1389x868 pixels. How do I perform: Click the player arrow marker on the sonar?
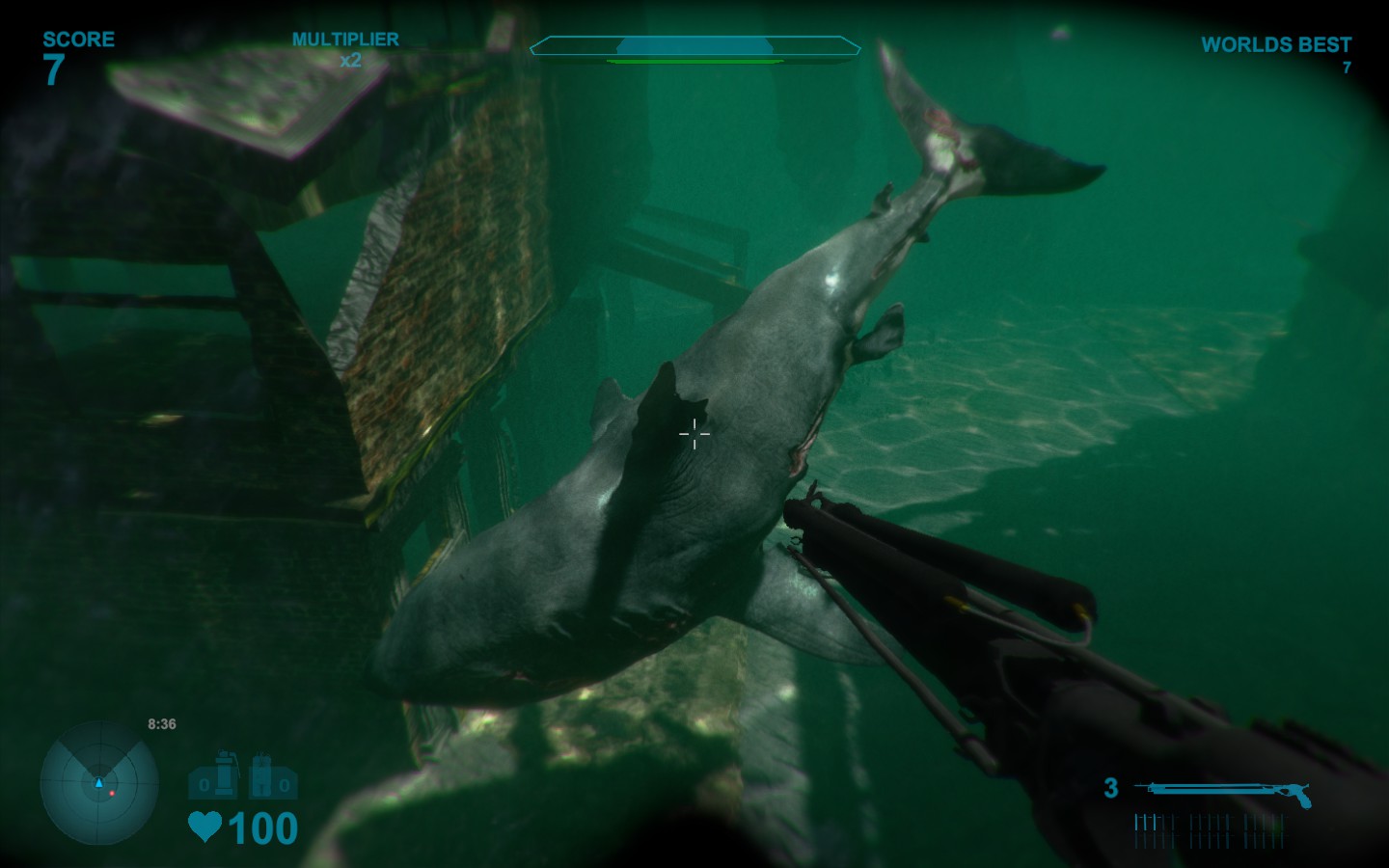(x=97, y=784)
